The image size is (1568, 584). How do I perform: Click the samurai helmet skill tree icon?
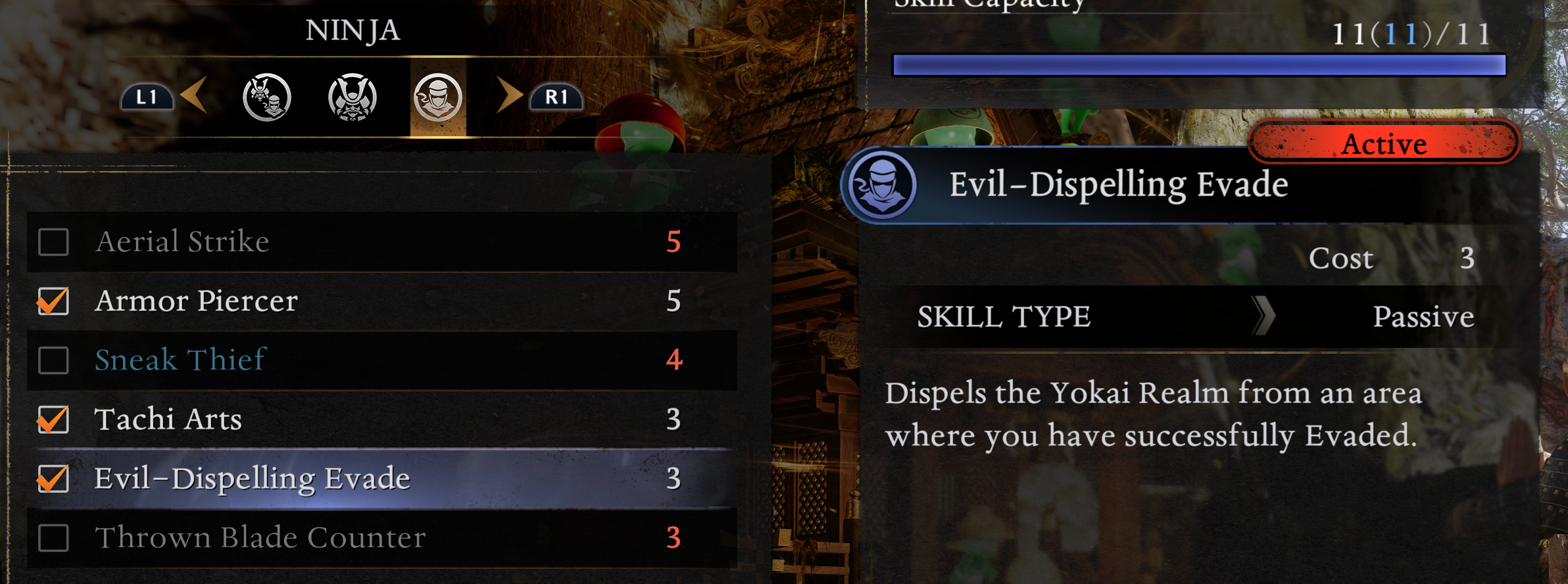click(x=352, y=97)
